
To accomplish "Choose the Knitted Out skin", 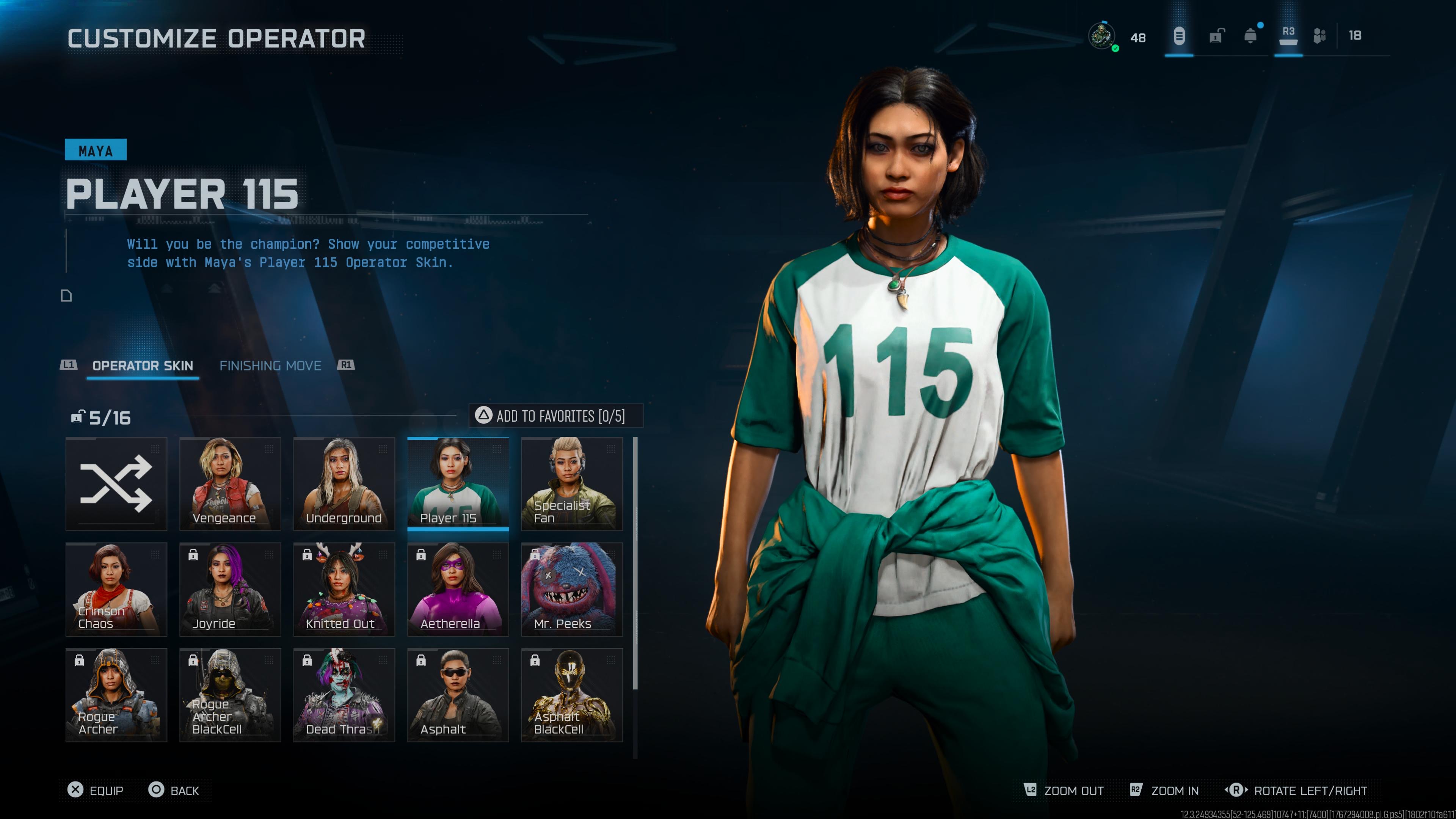I will (x=344, y=589).
